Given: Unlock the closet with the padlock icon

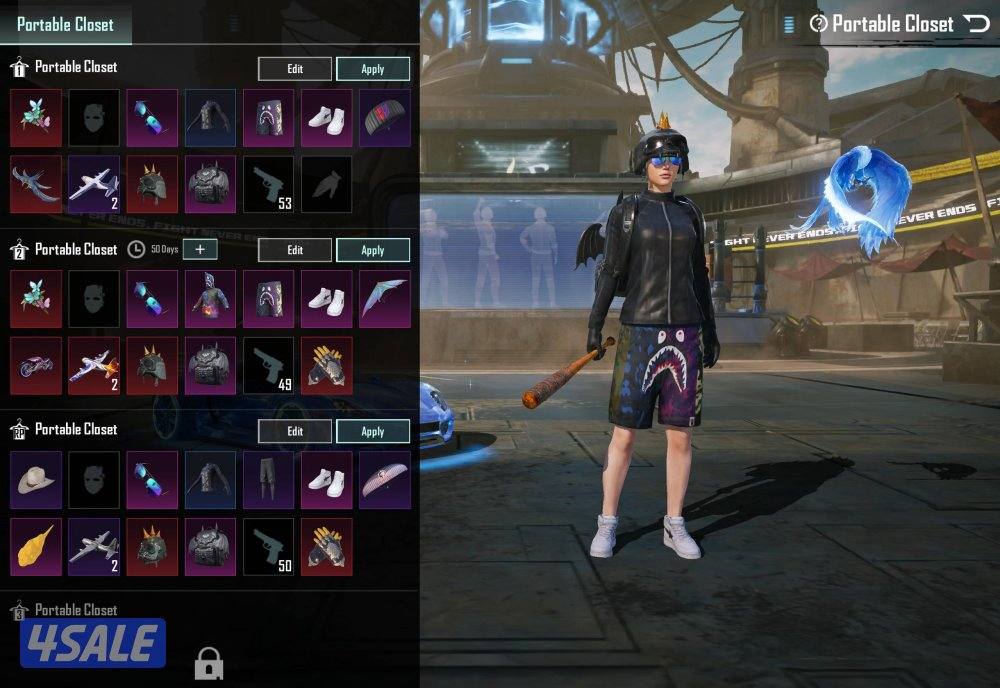Looking at the screenshot, I should [x=208, y=662].
